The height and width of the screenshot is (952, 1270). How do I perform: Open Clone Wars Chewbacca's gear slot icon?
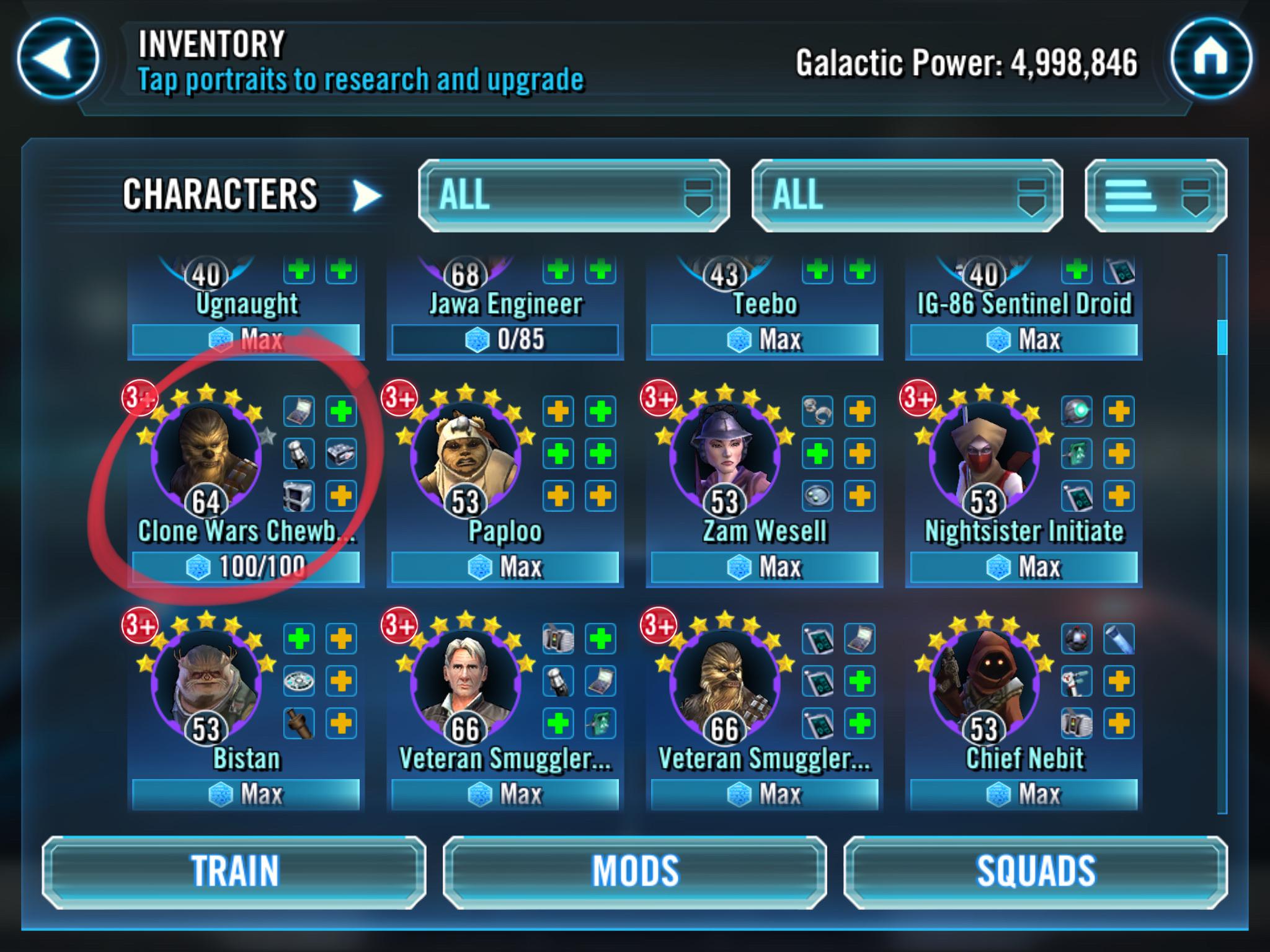tap(299, 410)
